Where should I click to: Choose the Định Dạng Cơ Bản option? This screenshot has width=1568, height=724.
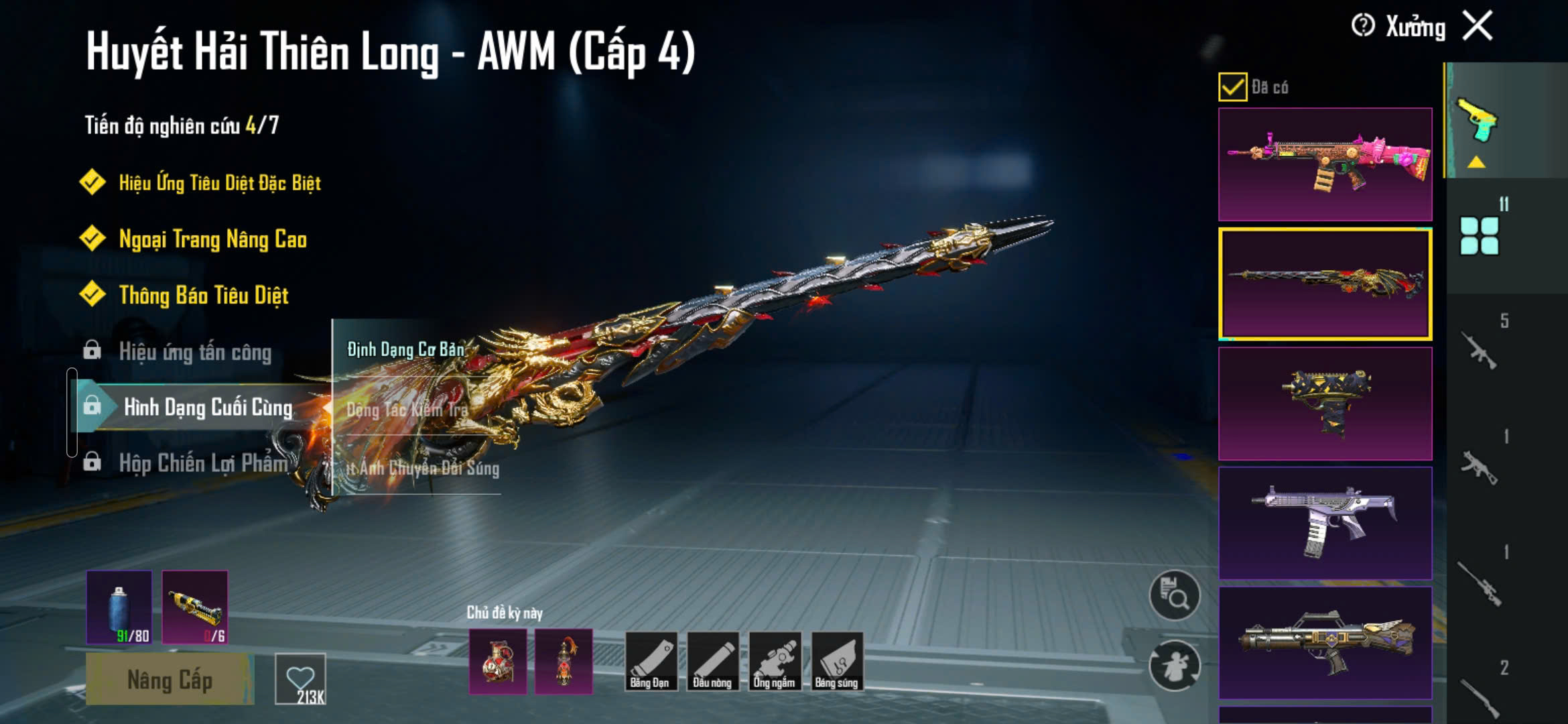tap(405, 349)
